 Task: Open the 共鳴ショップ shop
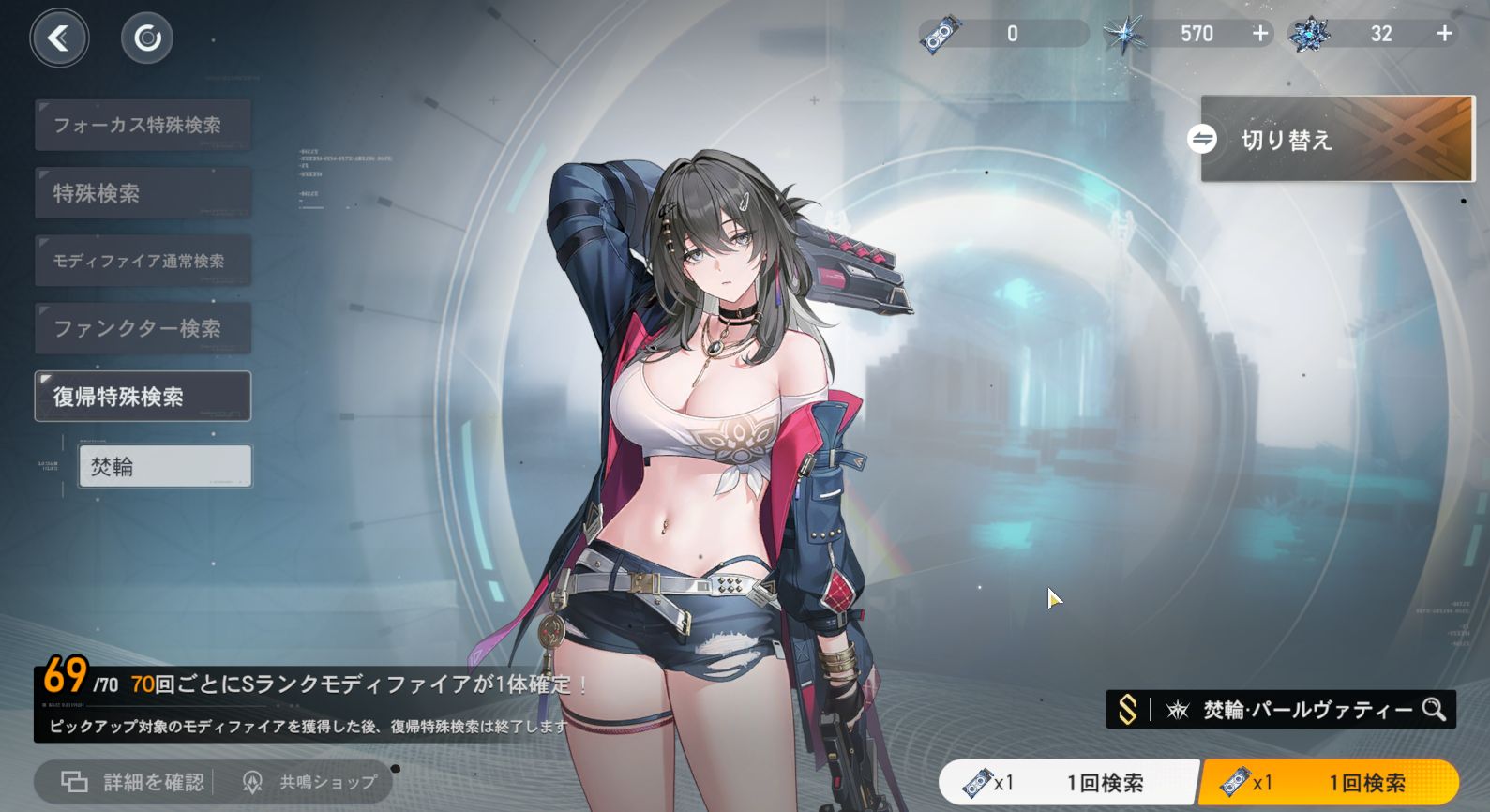click(309, 782)
